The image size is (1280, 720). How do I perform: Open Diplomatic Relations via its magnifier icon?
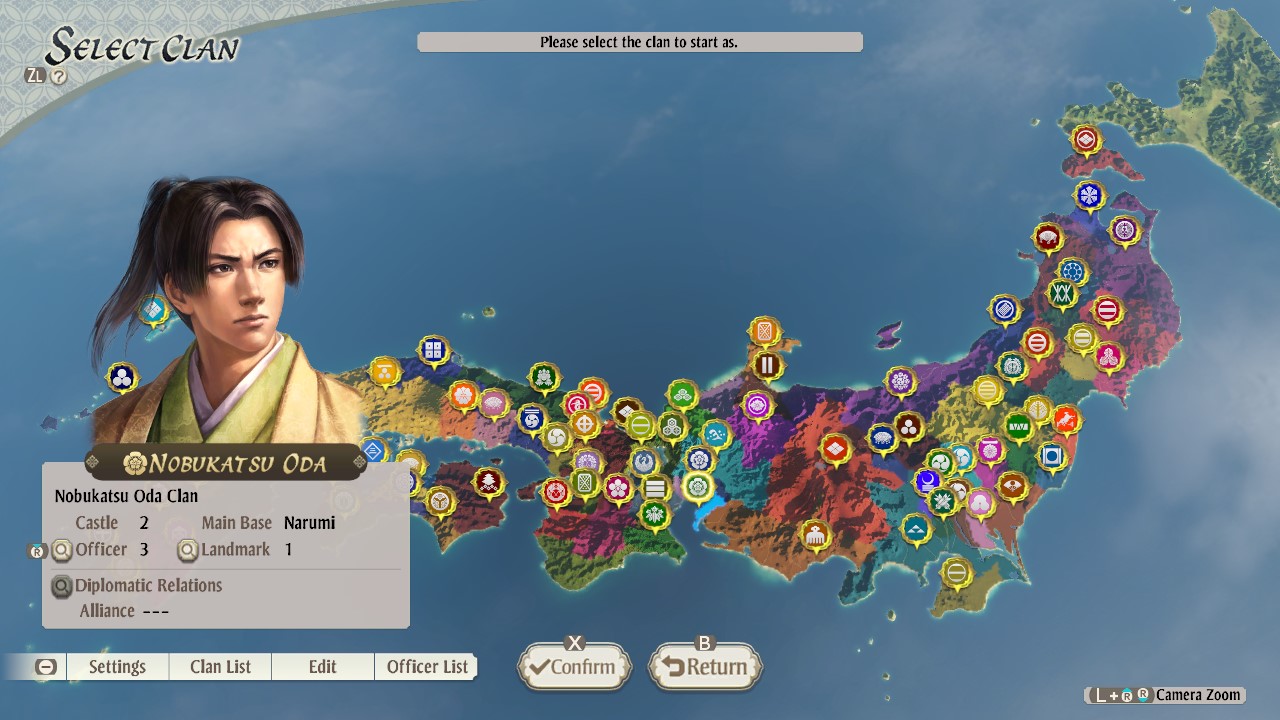60,586
